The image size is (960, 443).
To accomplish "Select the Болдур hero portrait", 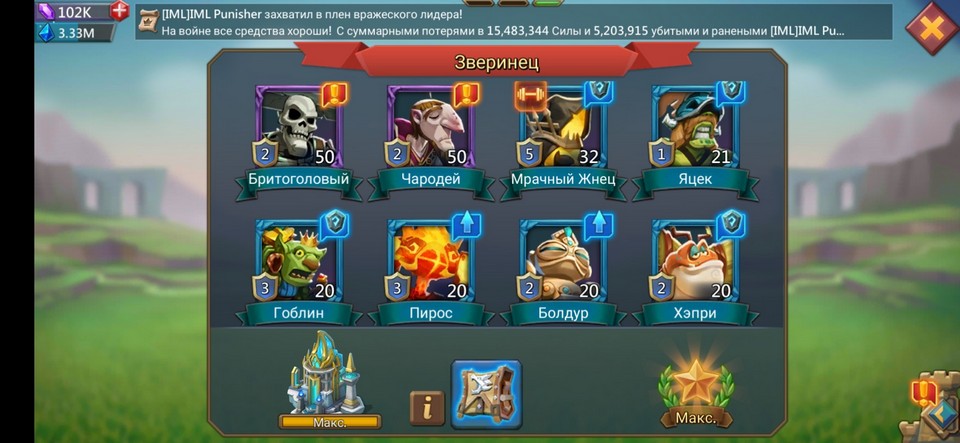I will click(x=563, y=262).
